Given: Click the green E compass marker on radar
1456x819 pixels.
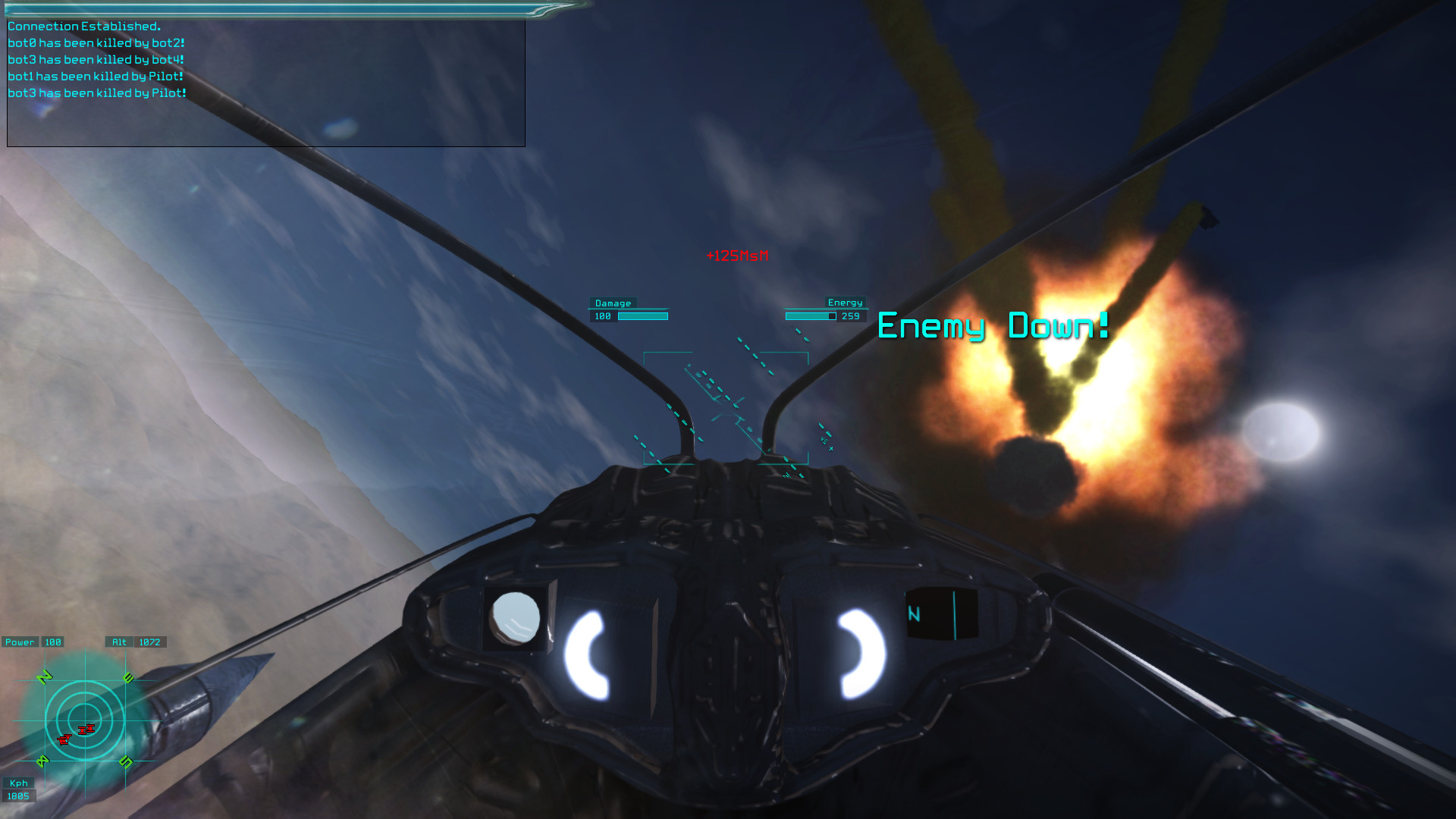Looking at the screenshot, I should point(128,676).
